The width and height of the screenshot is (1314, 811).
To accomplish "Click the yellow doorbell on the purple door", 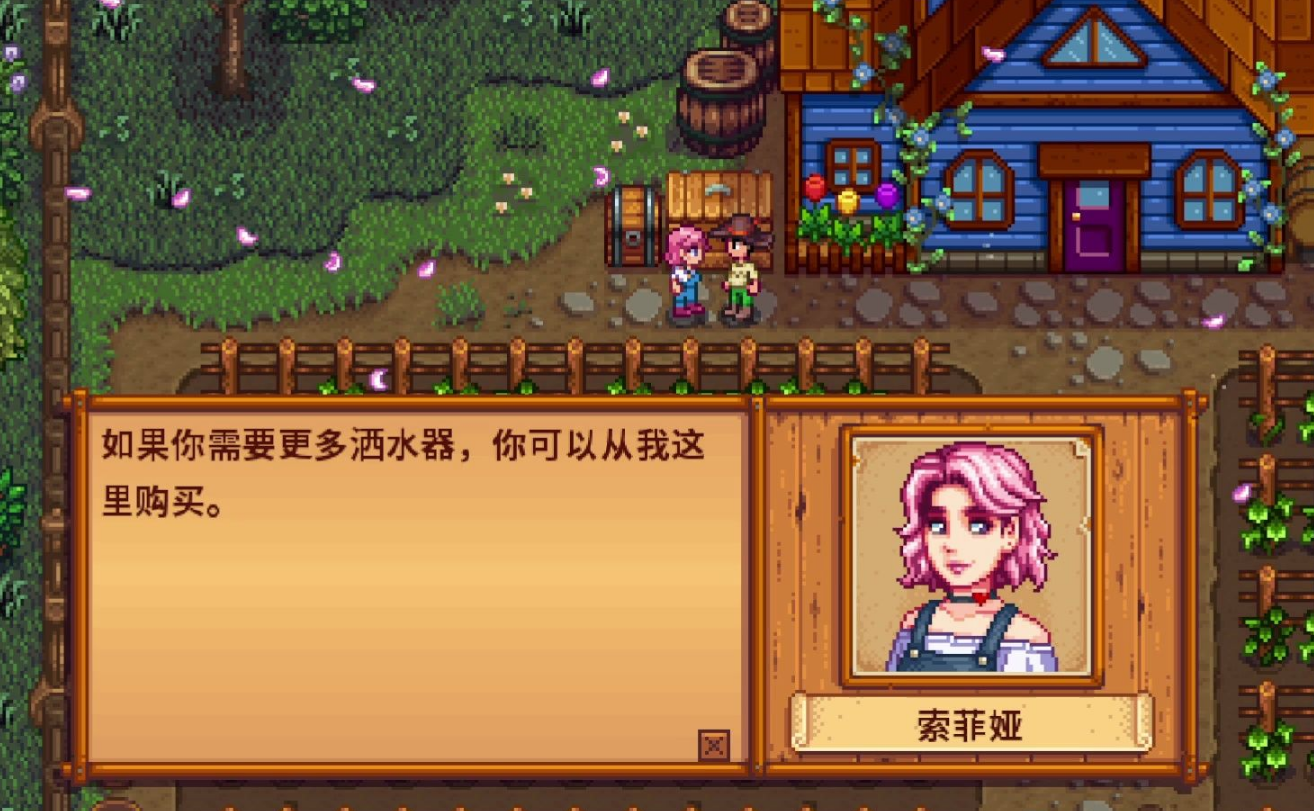I will pyautogui.click(x=1076, y=213).
